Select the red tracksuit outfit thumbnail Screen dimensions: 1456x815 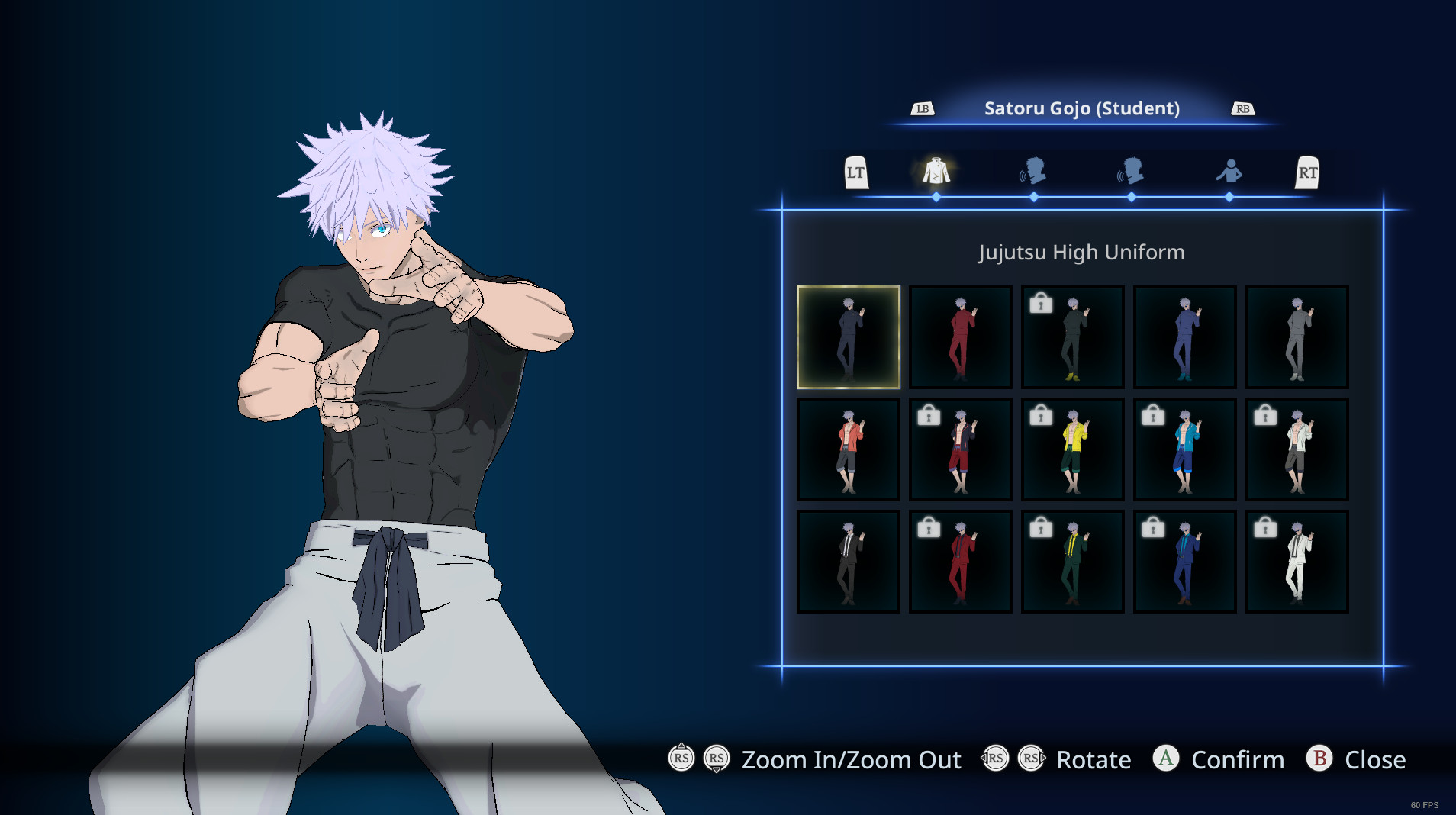tap(961, 337)
